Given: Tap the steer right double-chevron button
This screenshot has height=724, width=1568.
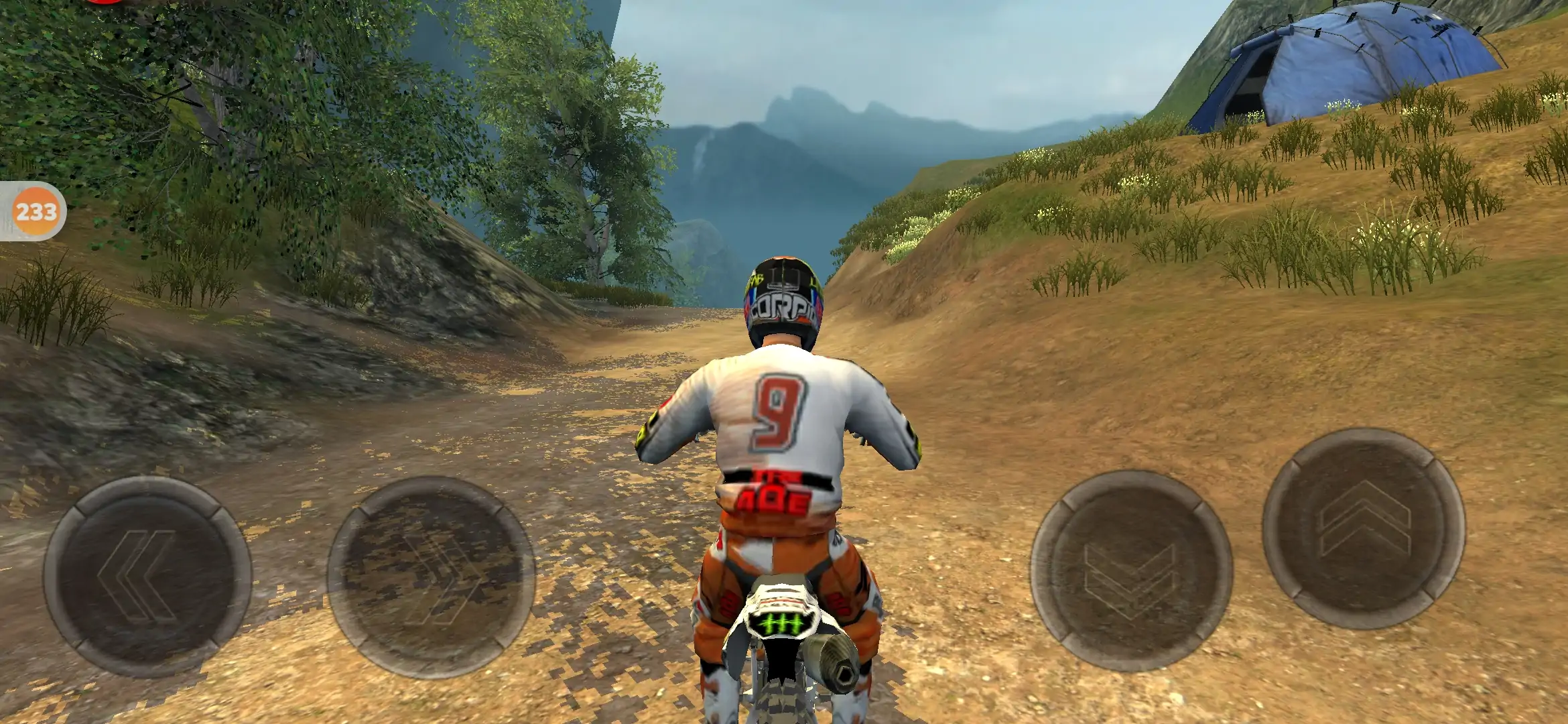Looking at the screenshot, I should tap(431, 577).
